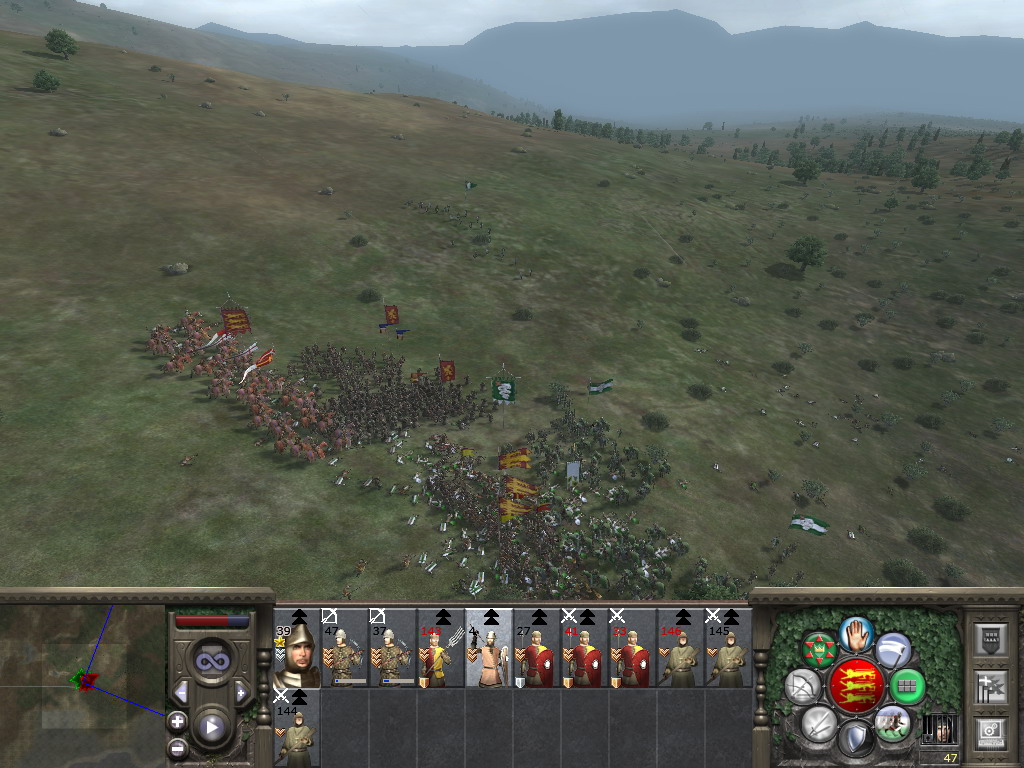
Task: Toggle fire at will using the bow button
Action: [803, 686]
